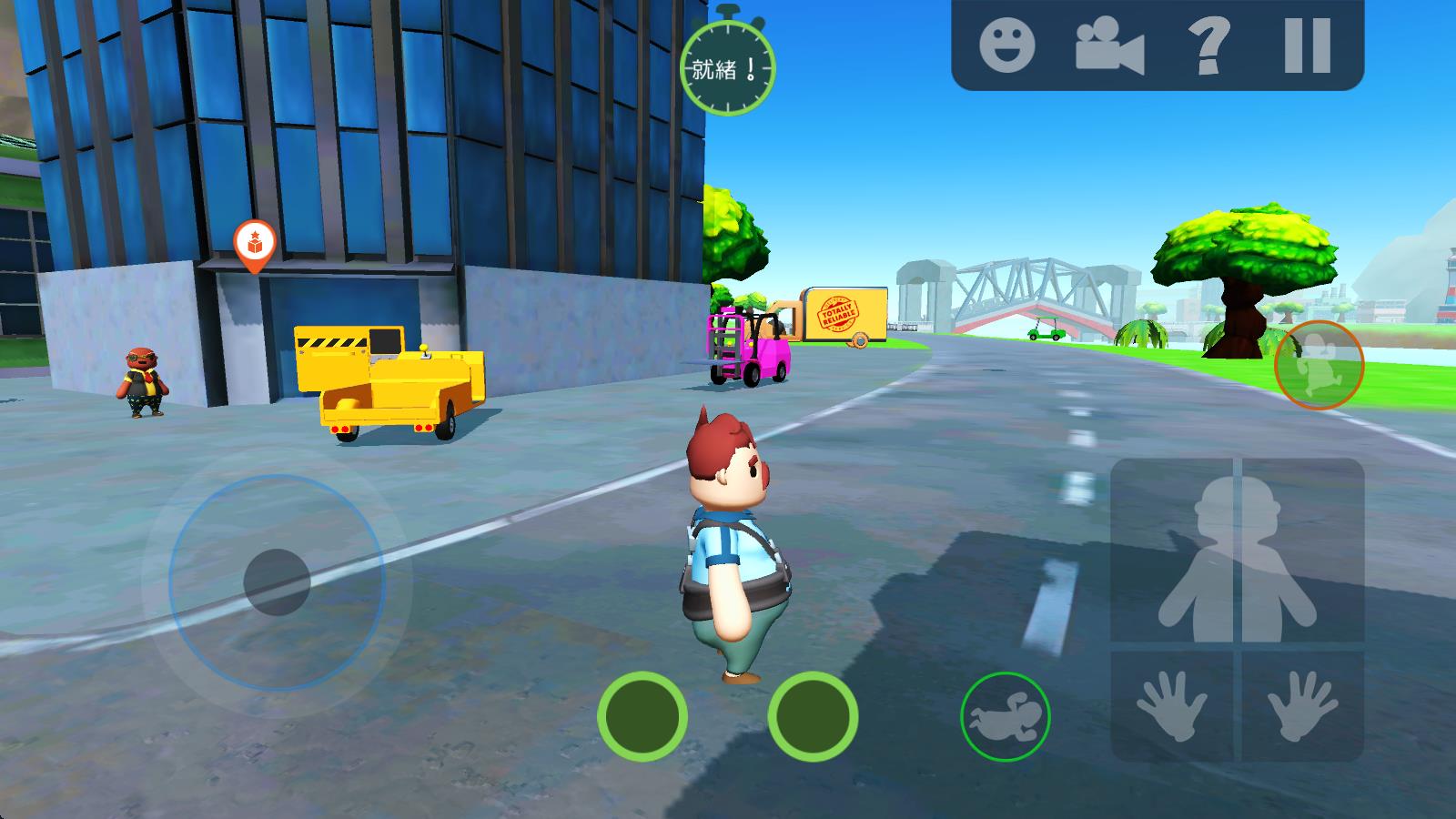Tap the stopwatch ready timer icon
Viewport: 1456px width, 819px height.
[727, 66]
